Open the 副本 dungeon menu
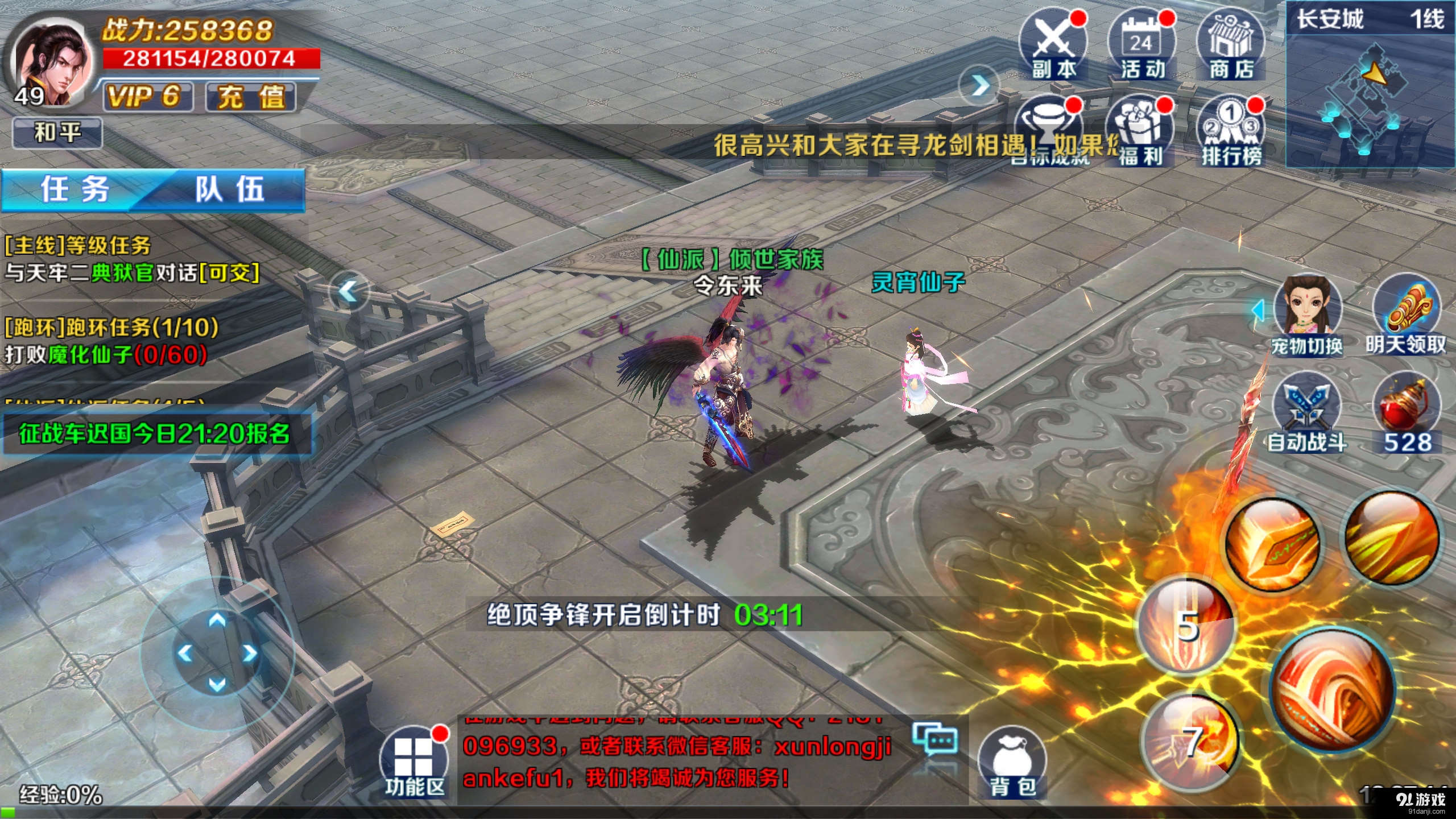Screen dimensions: 1456x819 [x=1053, y=45]
